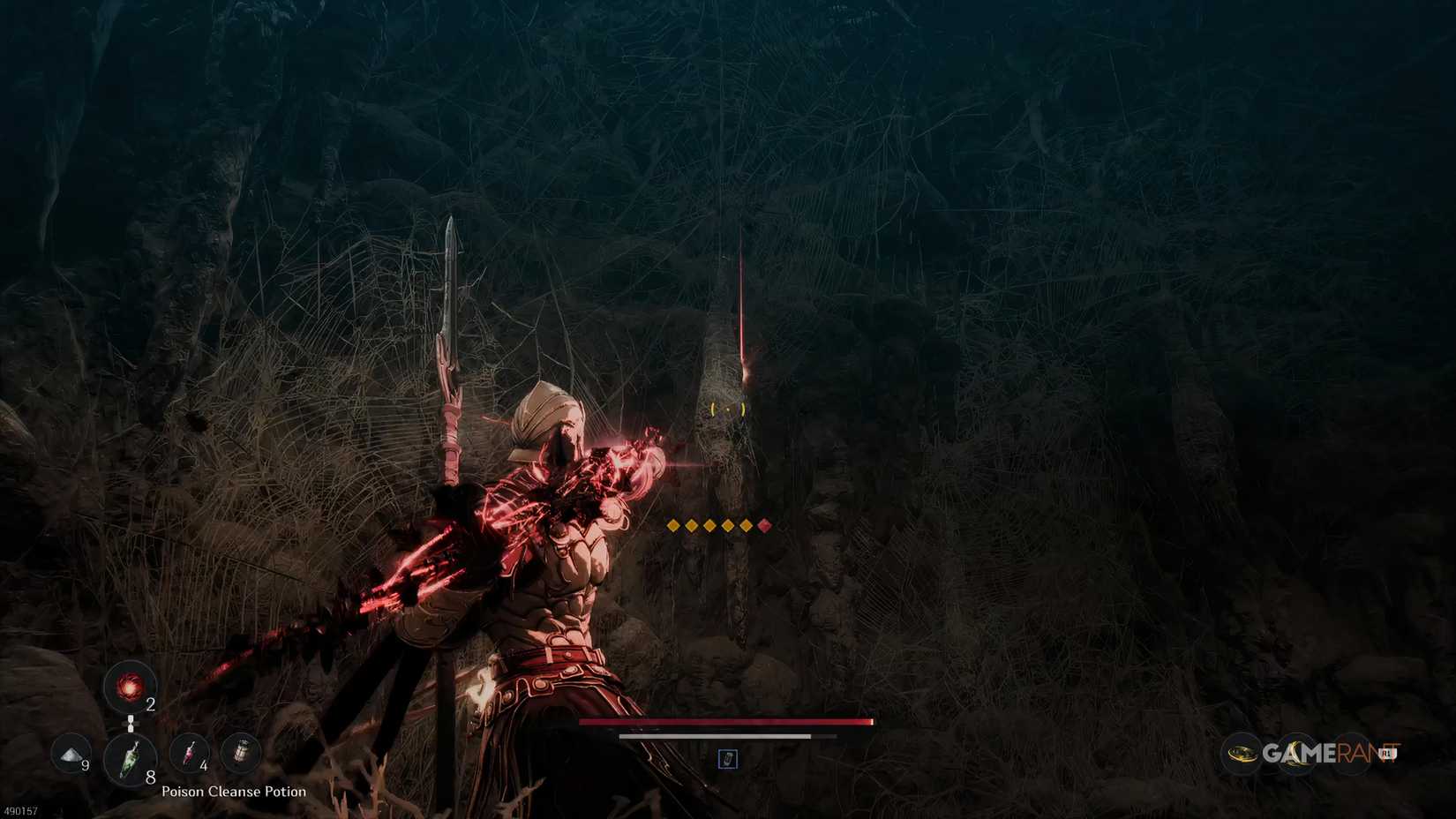Click the fourth yellow diamond marker
Image resolution: width=1456 pixels, height=819 pixels.
728,525
